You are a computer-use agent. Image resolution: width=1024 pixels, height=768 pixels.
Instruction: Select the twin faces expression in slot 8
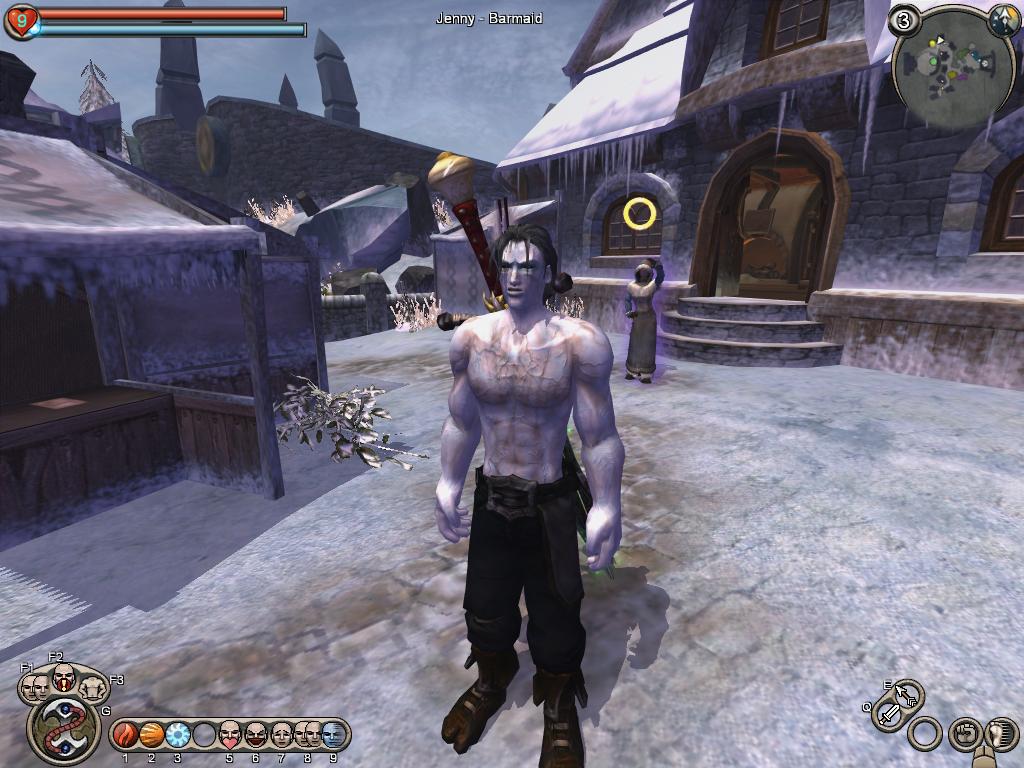pos(306,735)
